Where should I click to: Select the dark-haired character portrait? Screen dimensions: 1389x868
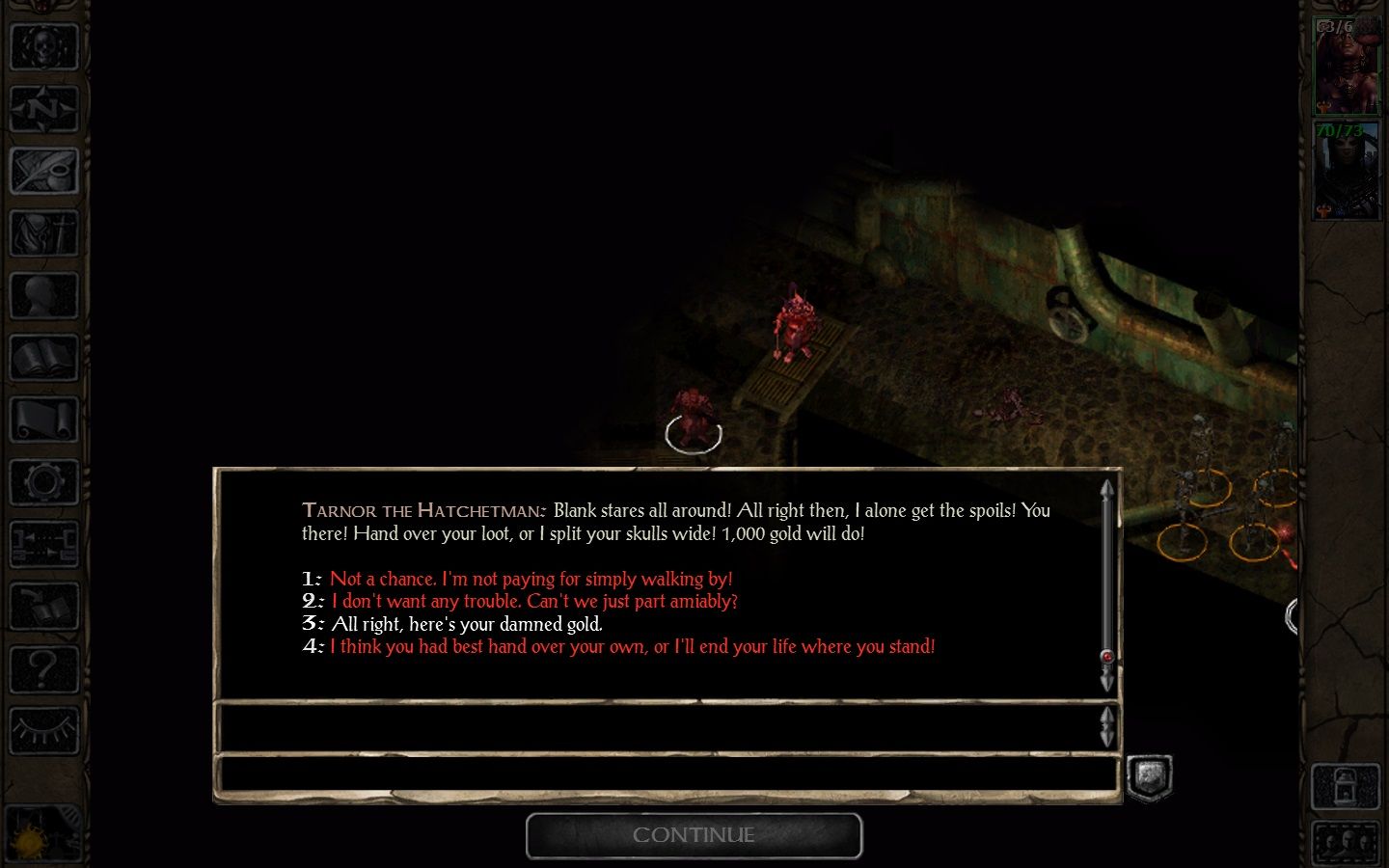click(1347, 171)
